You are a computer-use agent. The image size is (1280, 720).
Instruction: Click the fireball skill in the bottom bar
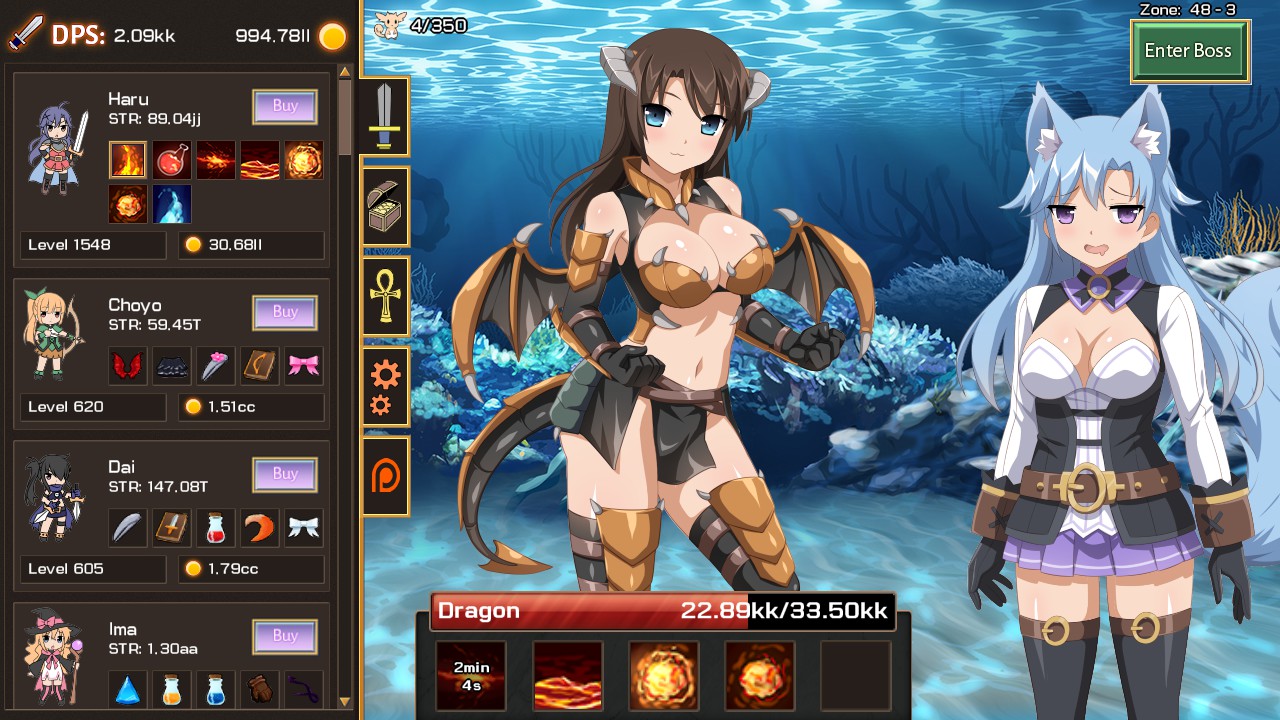[x=664, y=674]
